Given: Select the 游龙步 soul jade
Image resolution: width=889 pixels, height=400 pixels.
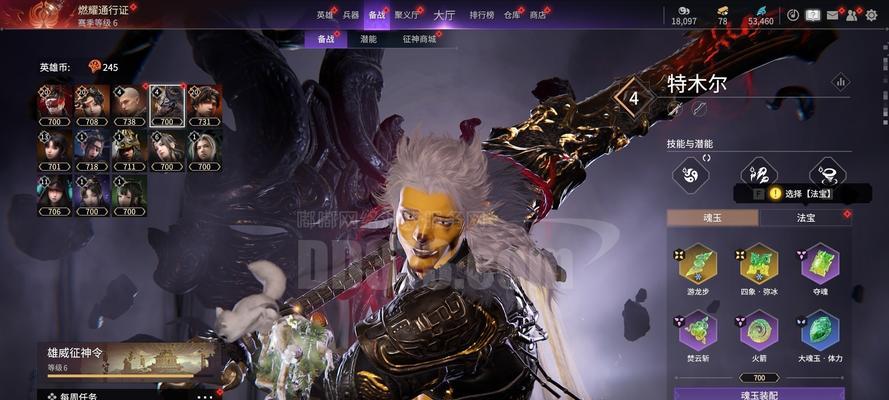Looking at the screenshot, I should [698, 264].
